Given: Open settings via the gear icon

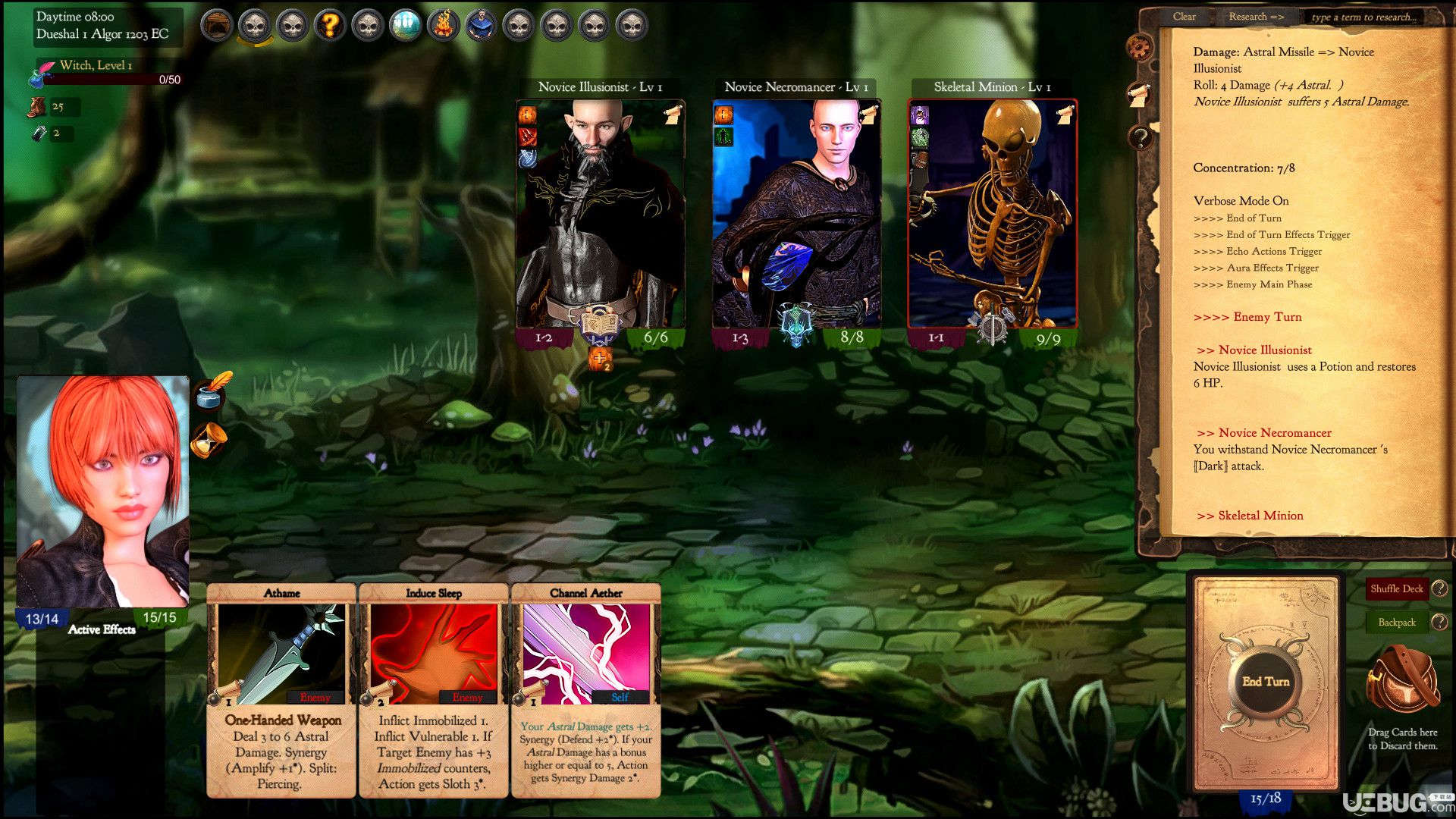Looking at the screenshot, I should point(1139,47).
